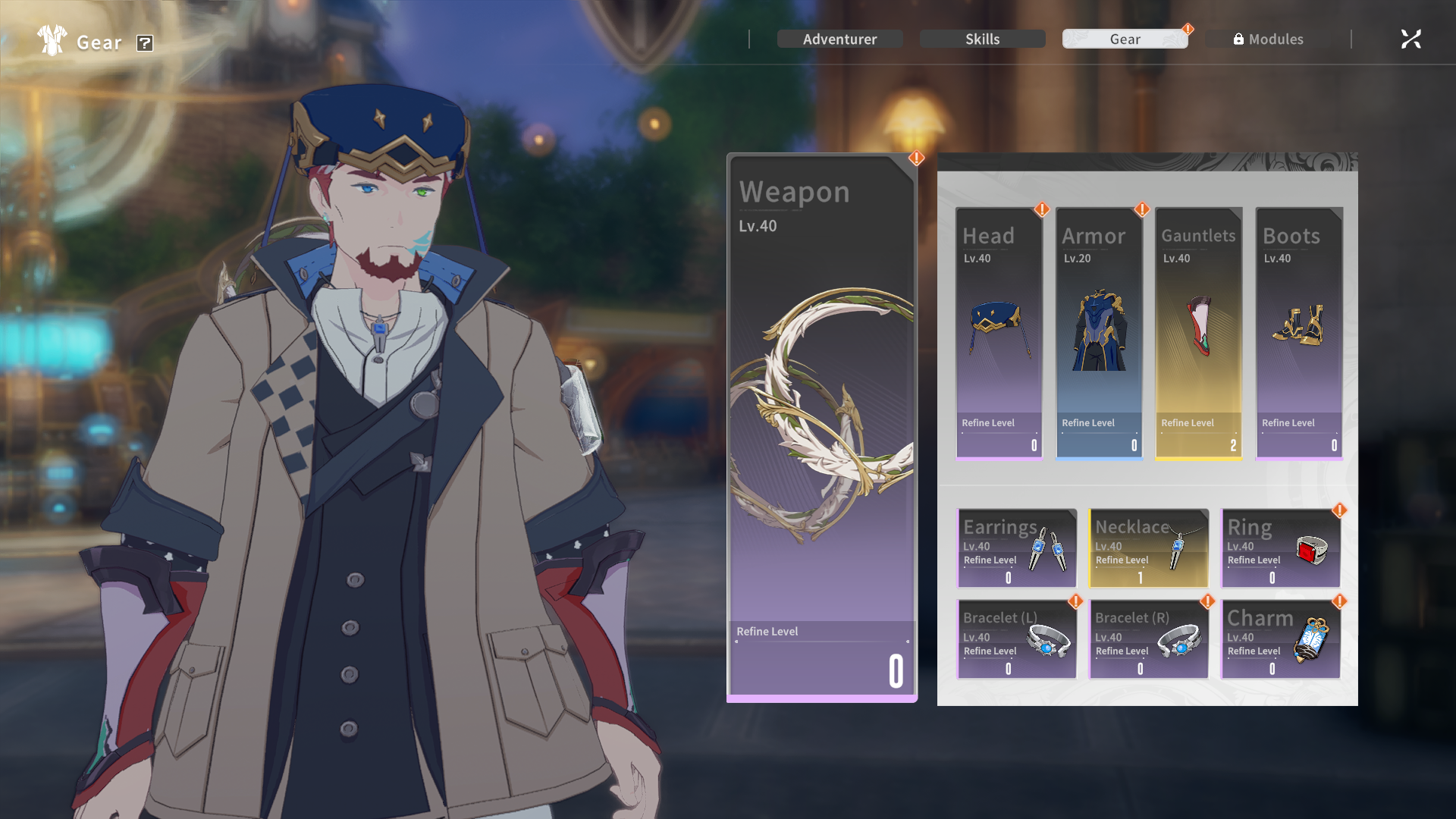
Task: Open the Armor equipment slot
Action: click(x=1099, y=334)
